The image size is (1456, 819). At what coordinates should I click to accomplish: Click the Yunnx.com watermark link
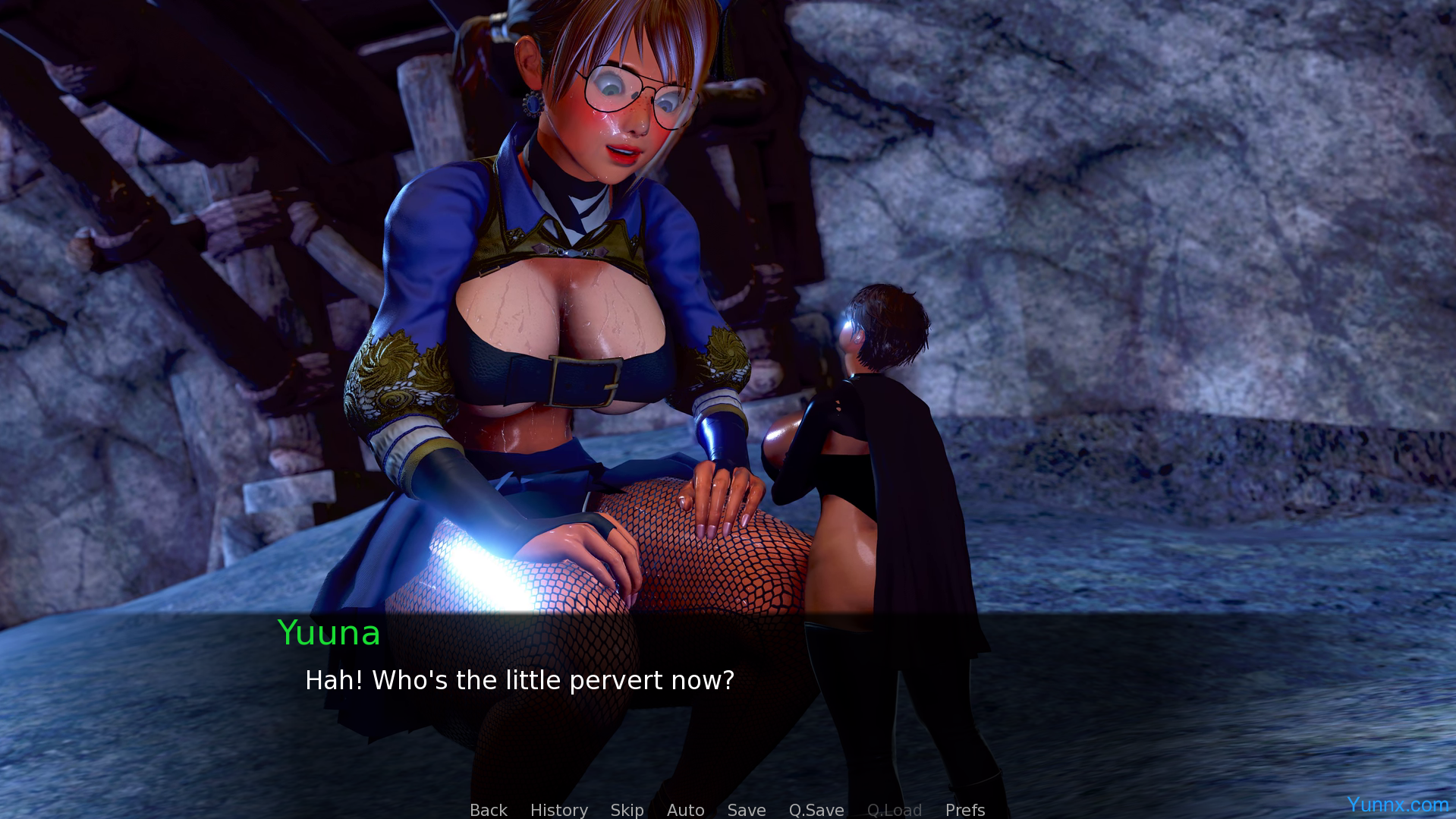[1397, 804]
